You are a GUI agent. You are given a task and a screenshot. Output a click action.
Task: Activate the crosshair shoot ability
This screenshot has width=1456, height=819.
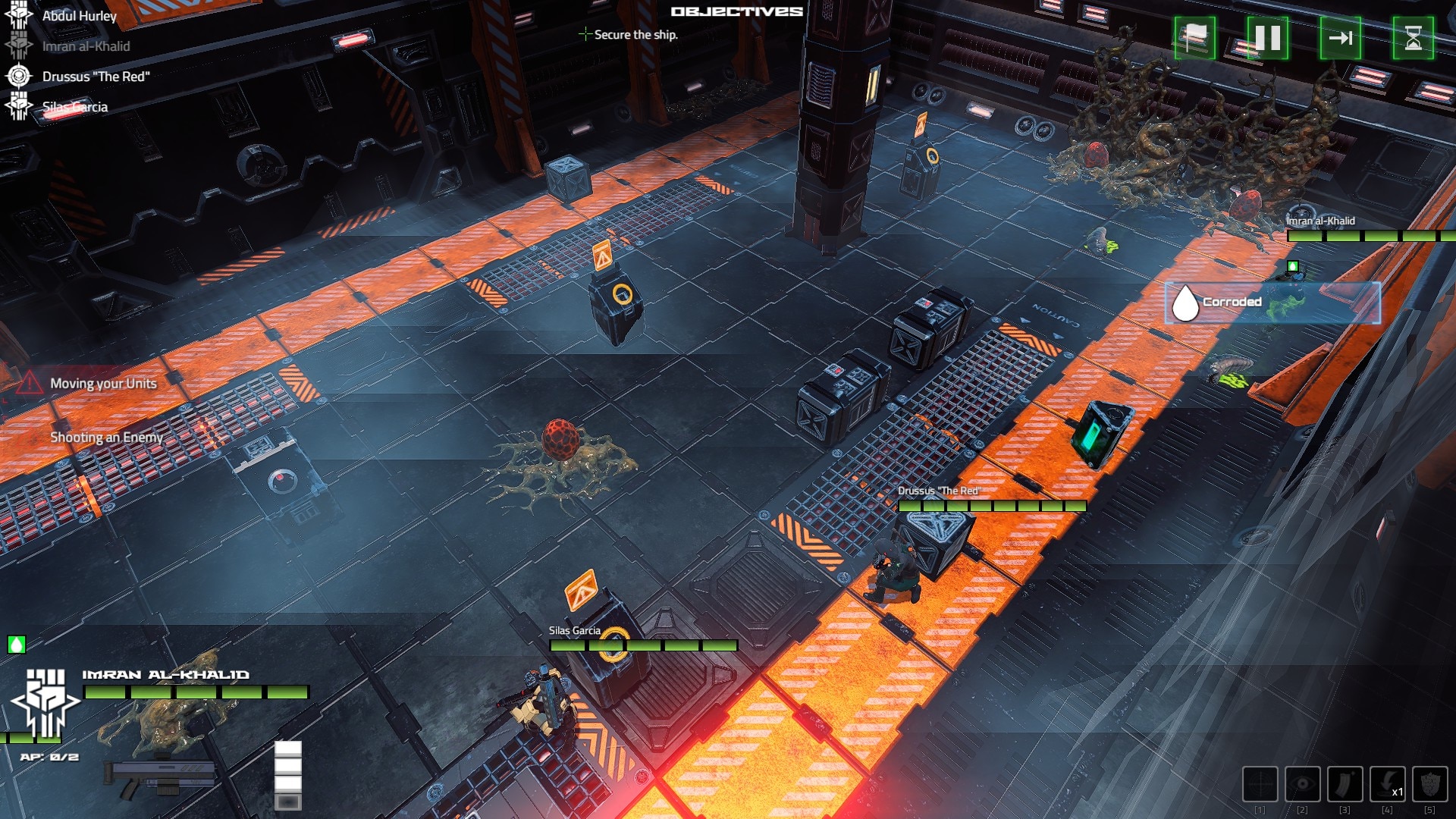[x=1260, y=783]
